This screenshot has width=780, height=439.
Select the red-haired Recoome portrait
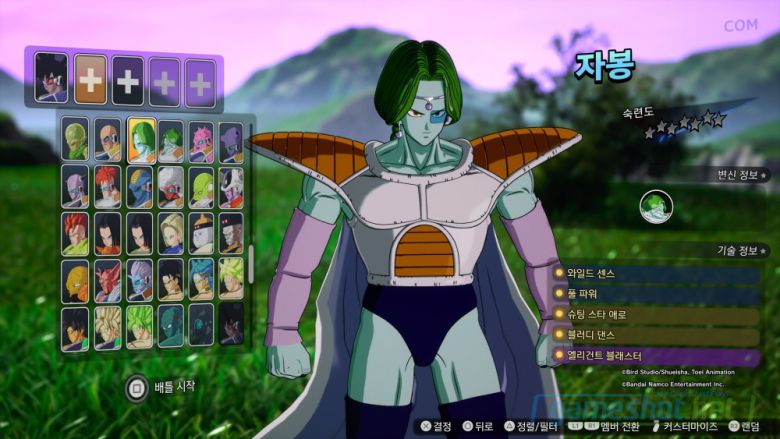point(108,186)
